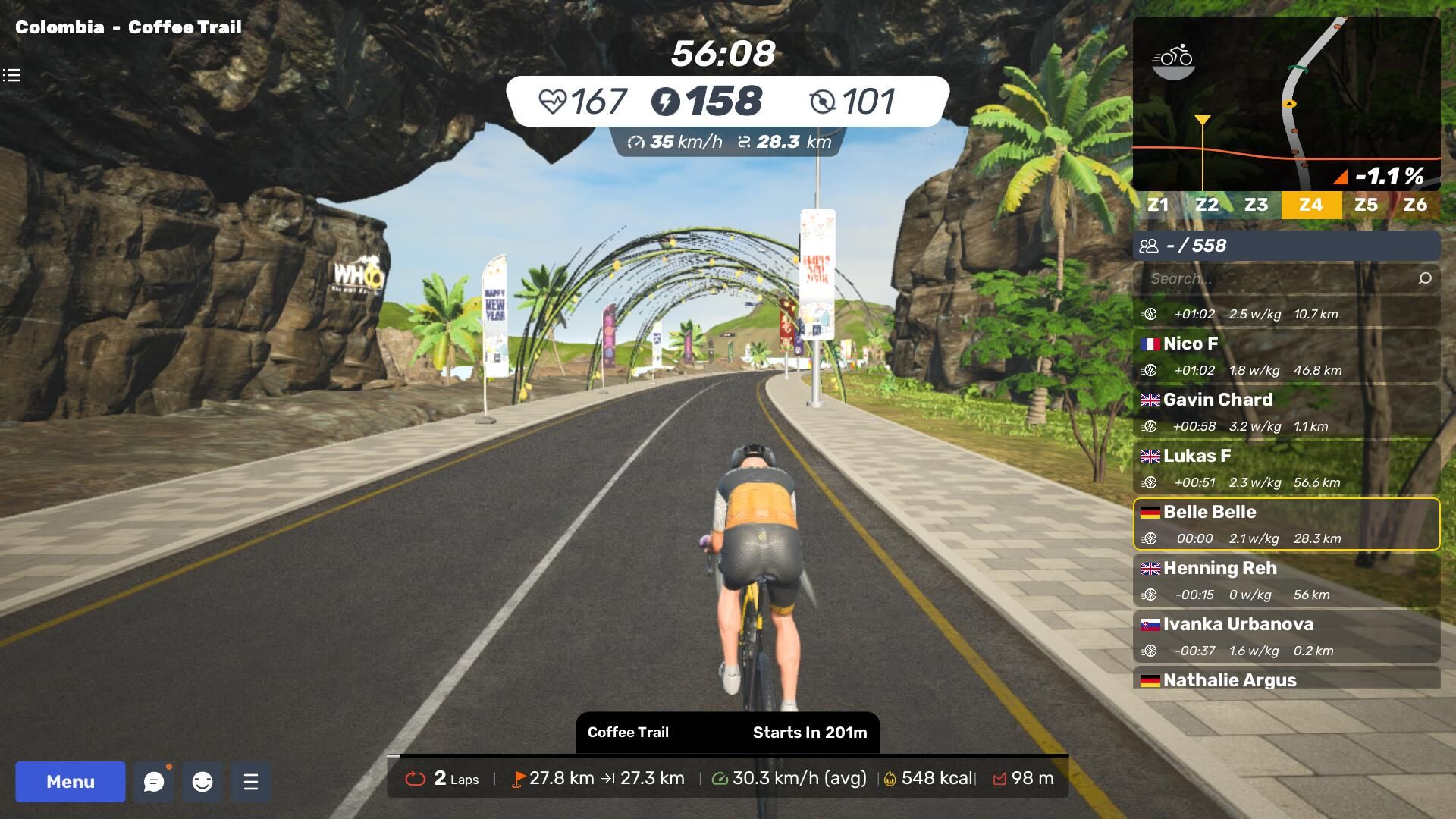Screen dimensions: 1456x819
Task: Click the riders count header showing 558
Action: [x=1286, y=246]
